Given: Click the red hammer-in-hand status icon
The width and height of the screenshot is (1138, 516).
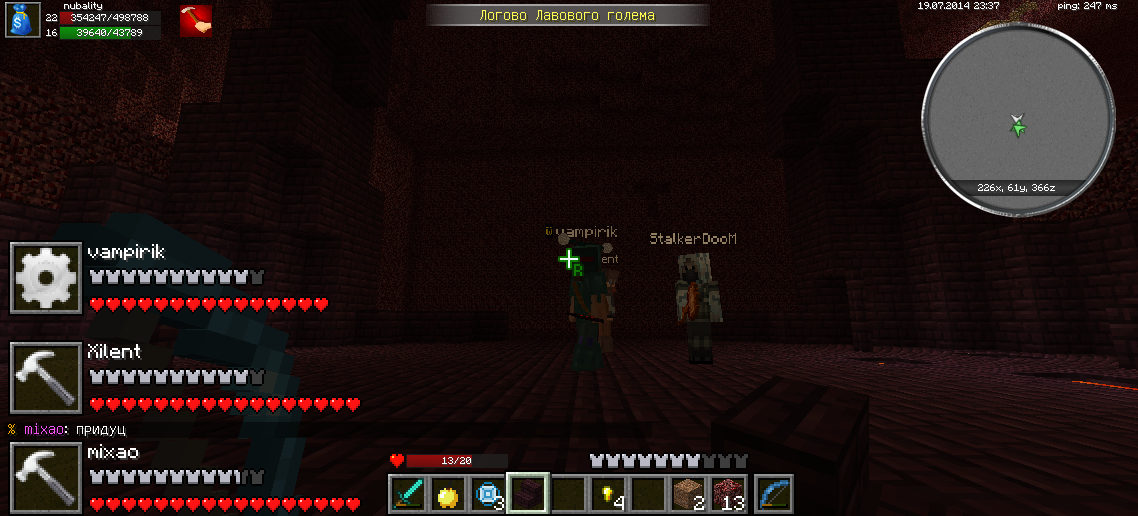Looking at the screenshot, I should click(x=196, y=21).
